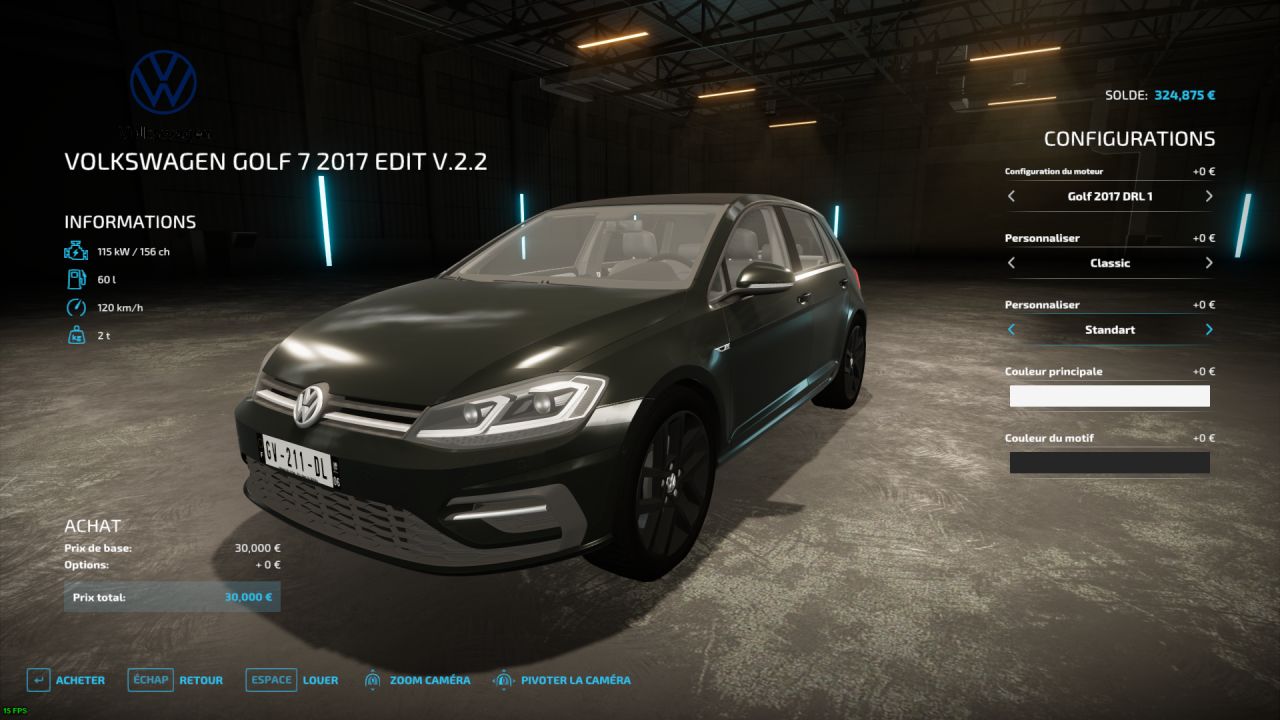Click the Prix total field showing 30,000 €
The height and width of the screenshot is (720, 1280).
pyautogui.click(x=172, y=596)
